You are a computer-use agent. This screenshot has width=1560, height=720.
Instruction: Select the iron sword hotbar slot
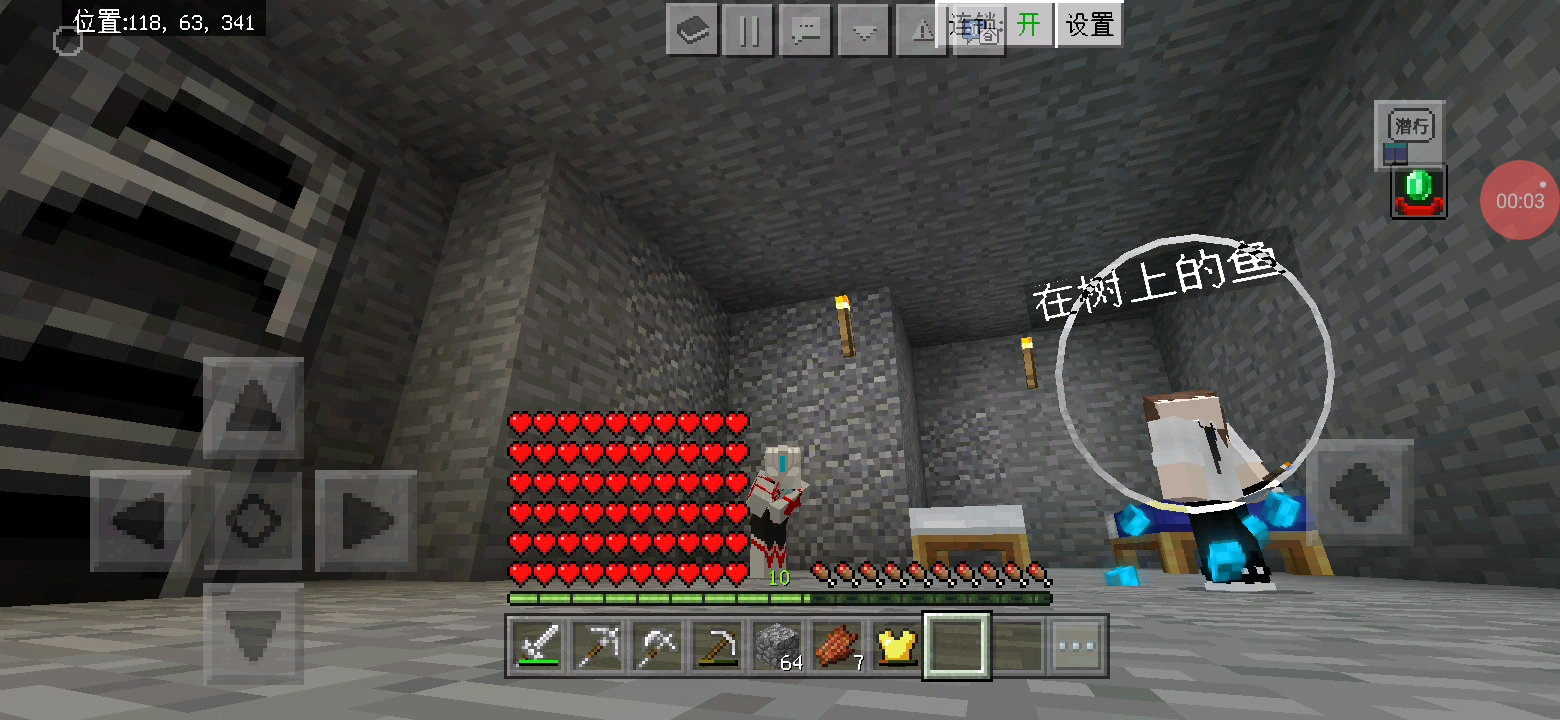point(538,646)
